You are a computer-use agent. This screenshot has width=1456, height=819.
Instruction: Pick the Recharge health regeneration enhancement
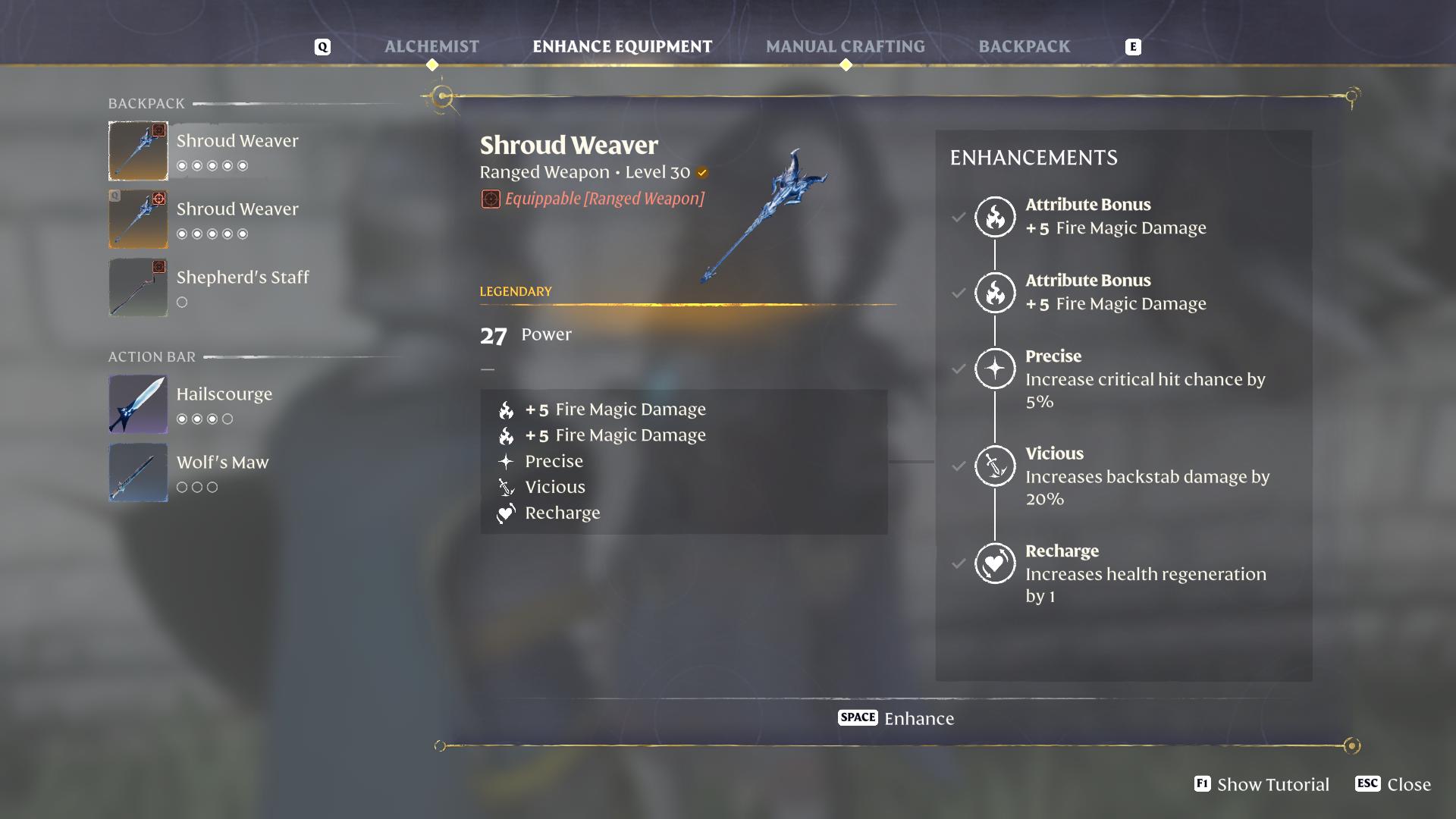pos(994,563)
